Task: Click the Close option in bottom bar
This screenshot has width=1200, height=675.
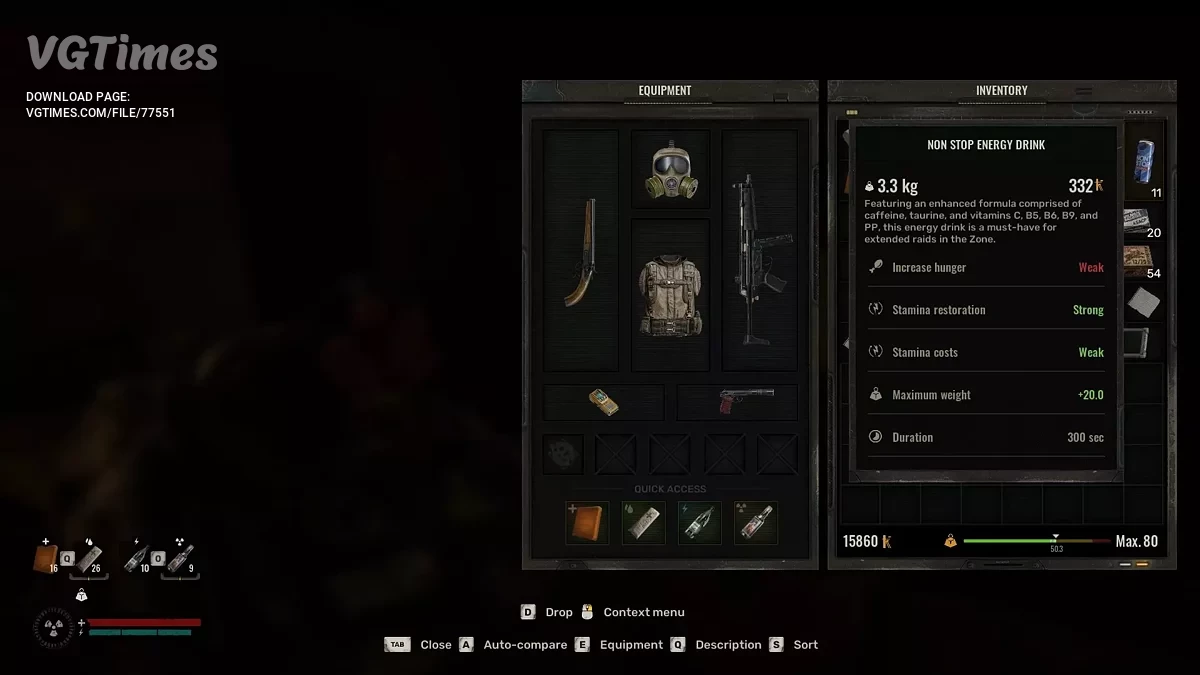Action: tap(435, 645)
